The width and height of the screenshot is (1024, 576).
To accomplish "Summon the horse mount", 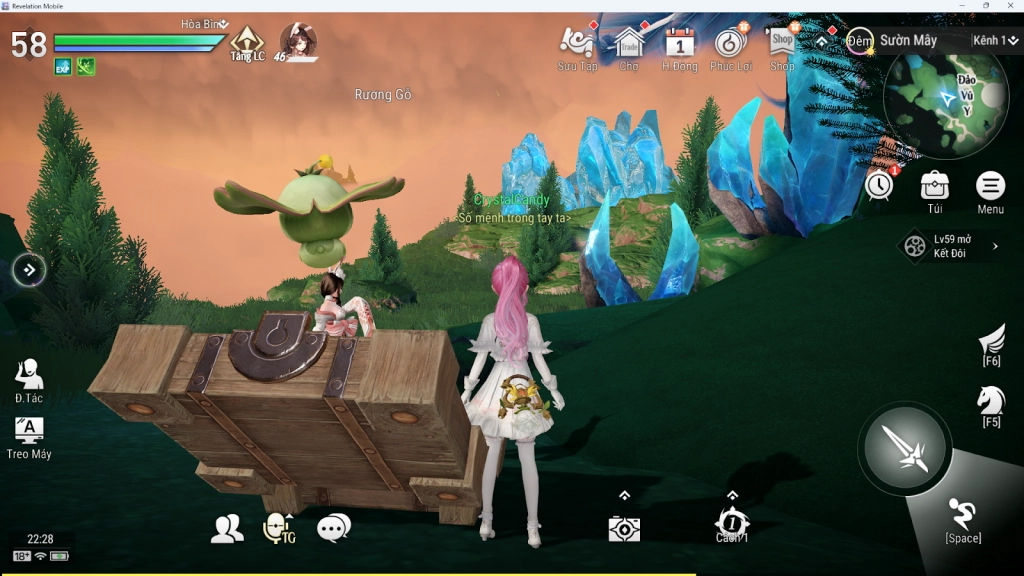I will (991, 403).
